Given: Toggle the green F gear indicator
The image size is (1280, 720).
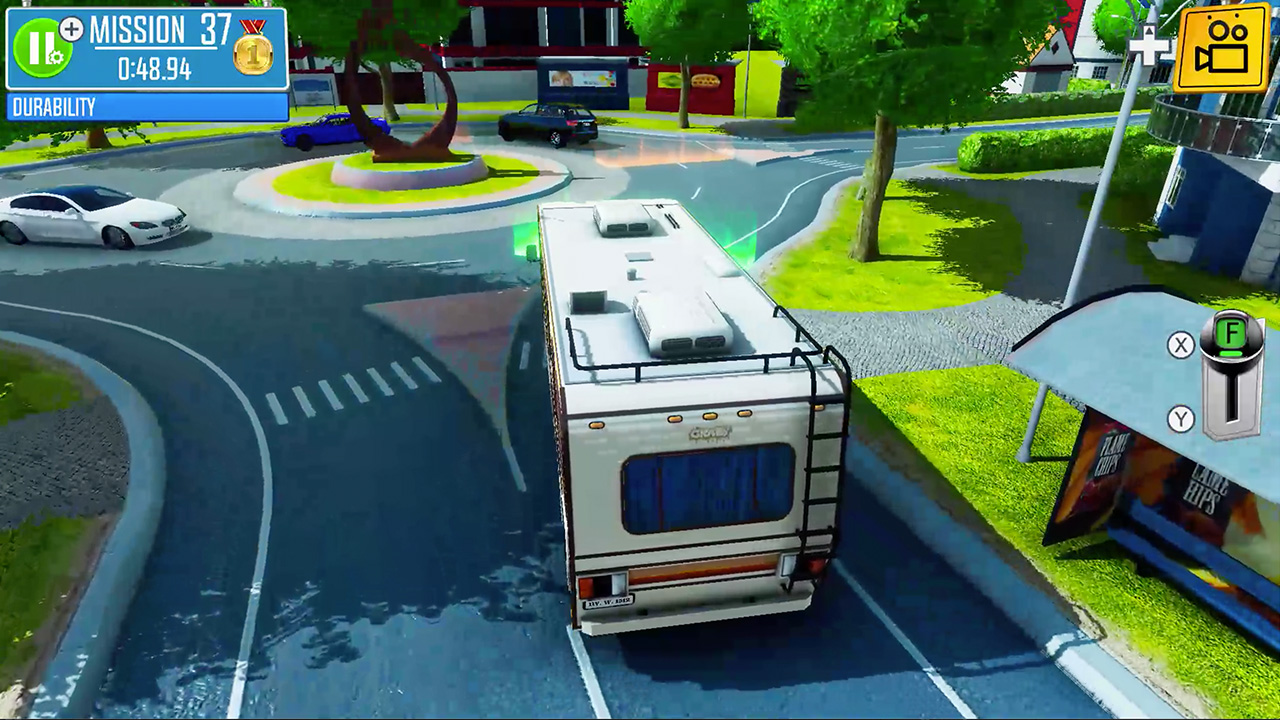Looking at the screenshot, I should [x=1230, y=330].
